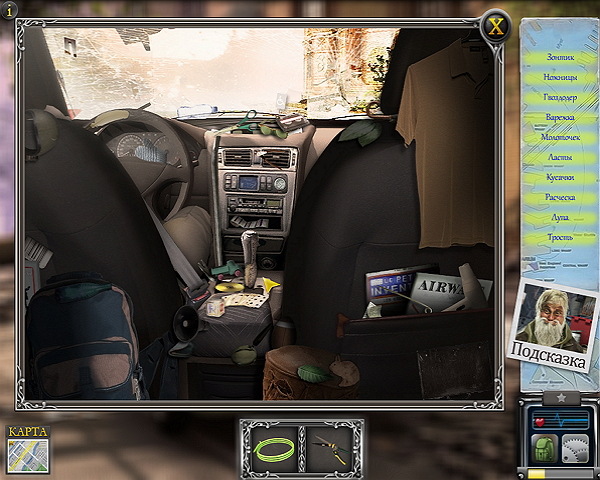Pick the Трость list entry
Screen dimensions: 600x480
point(560,238)
